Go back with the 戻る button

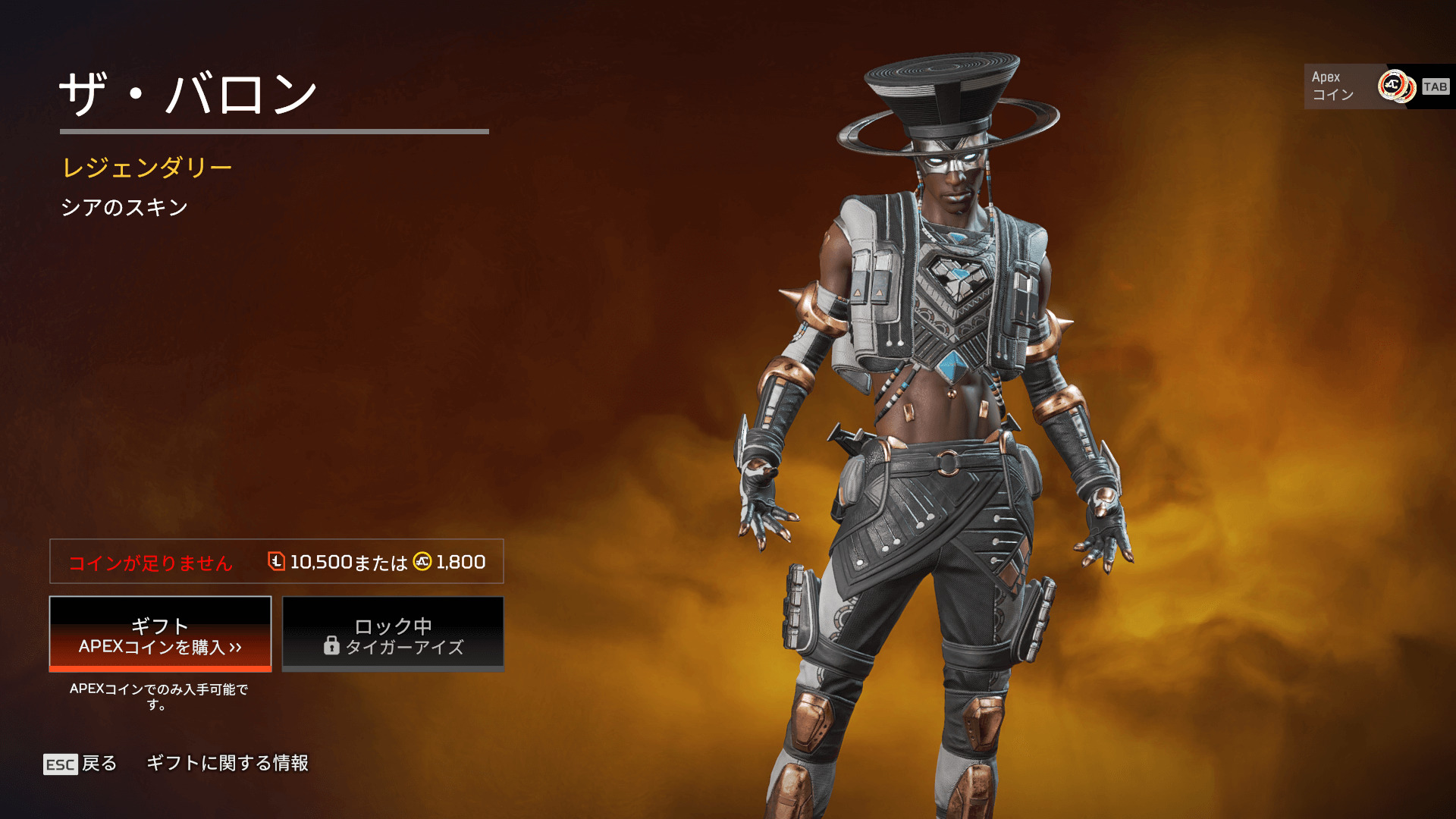(81, 764)
